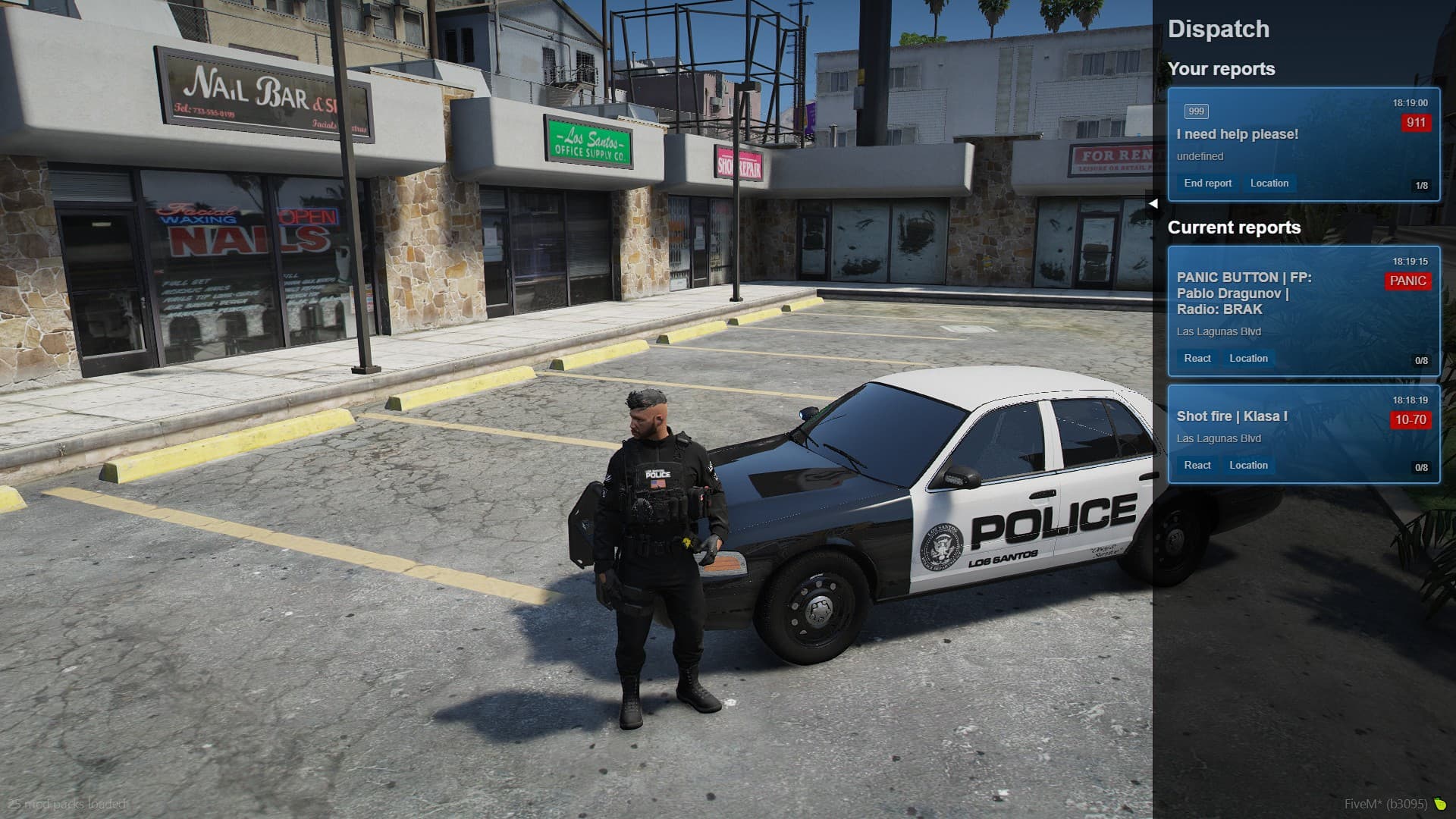
Task: Collapse the Dispatch panel with the arrow
Action: coord(1153,203)
